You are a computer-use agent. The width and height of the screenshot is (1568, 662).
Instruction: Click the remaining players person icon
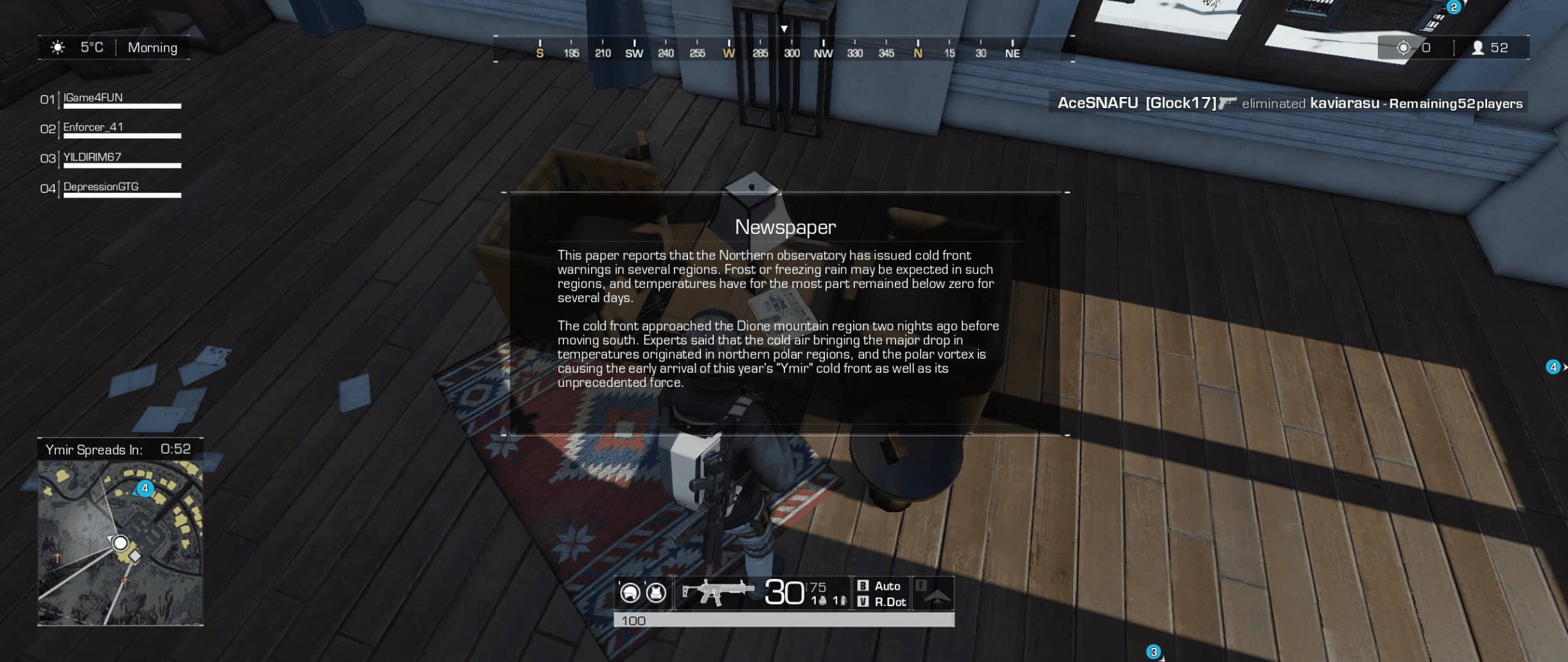pyautogui.click(x=1477, y=48)
